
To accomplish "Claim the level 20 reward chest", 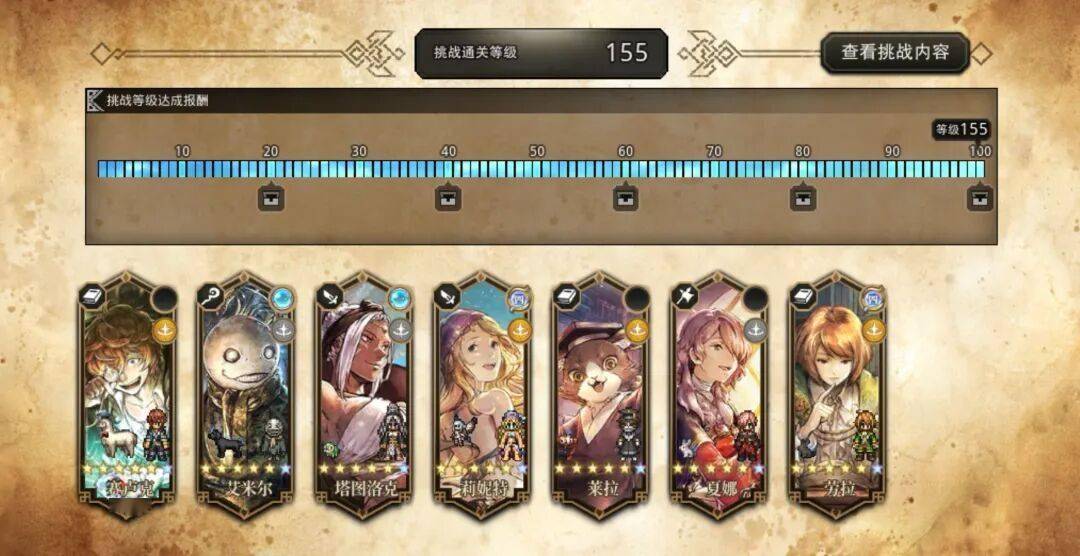I will click(271, 198).
